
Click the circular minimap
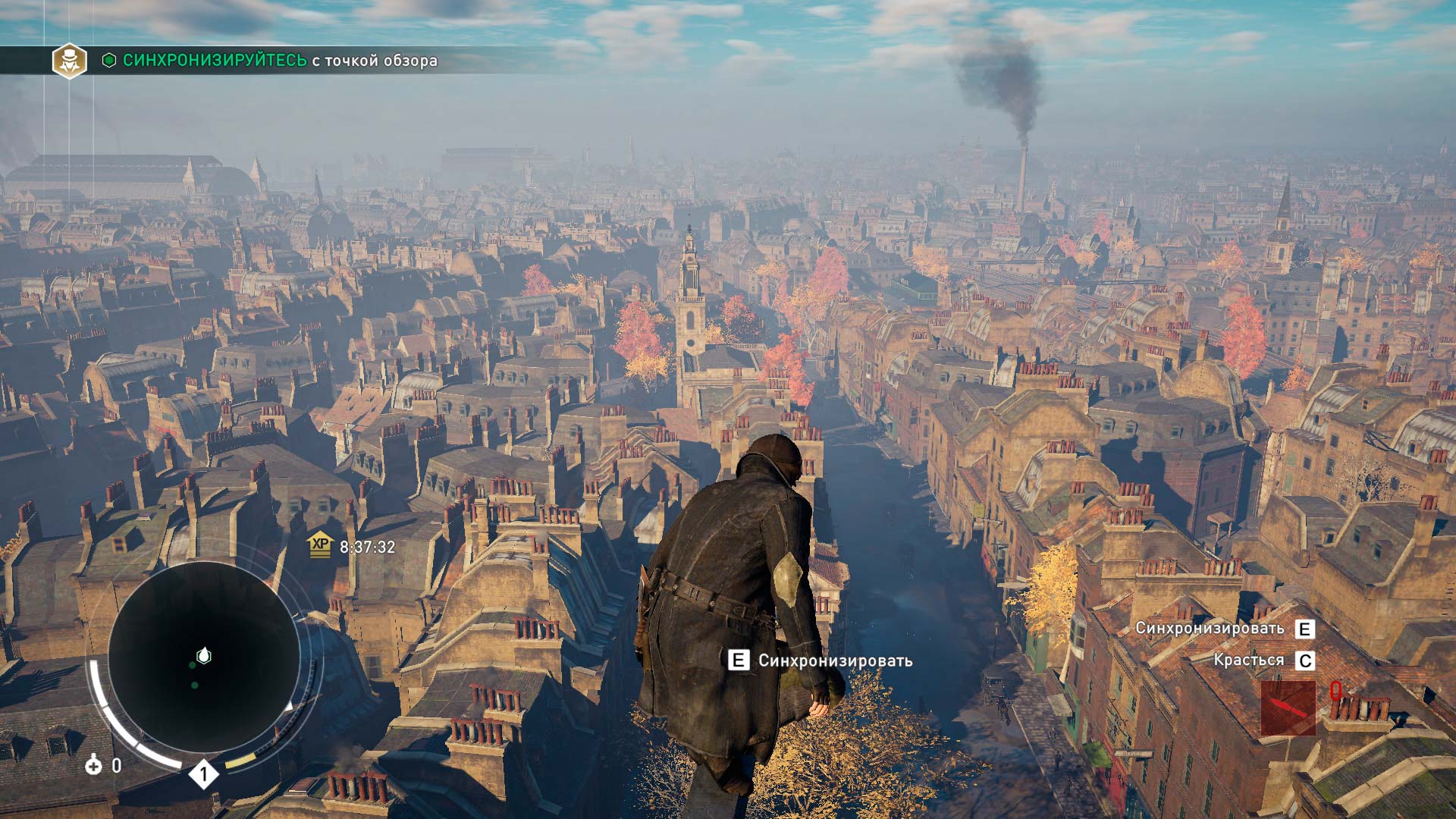203,657
